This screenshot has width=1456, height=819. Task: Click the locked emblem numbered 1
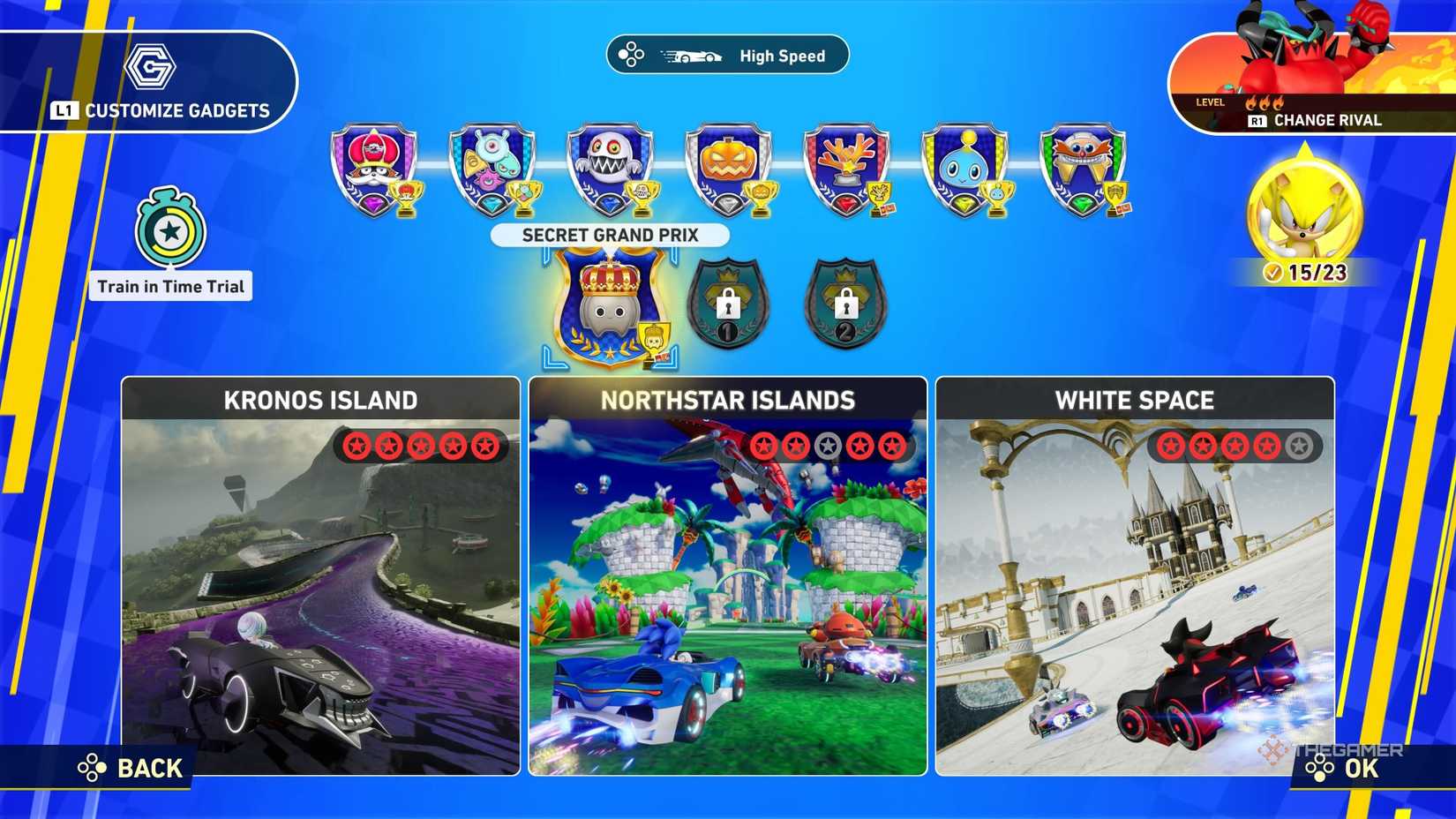728,303
